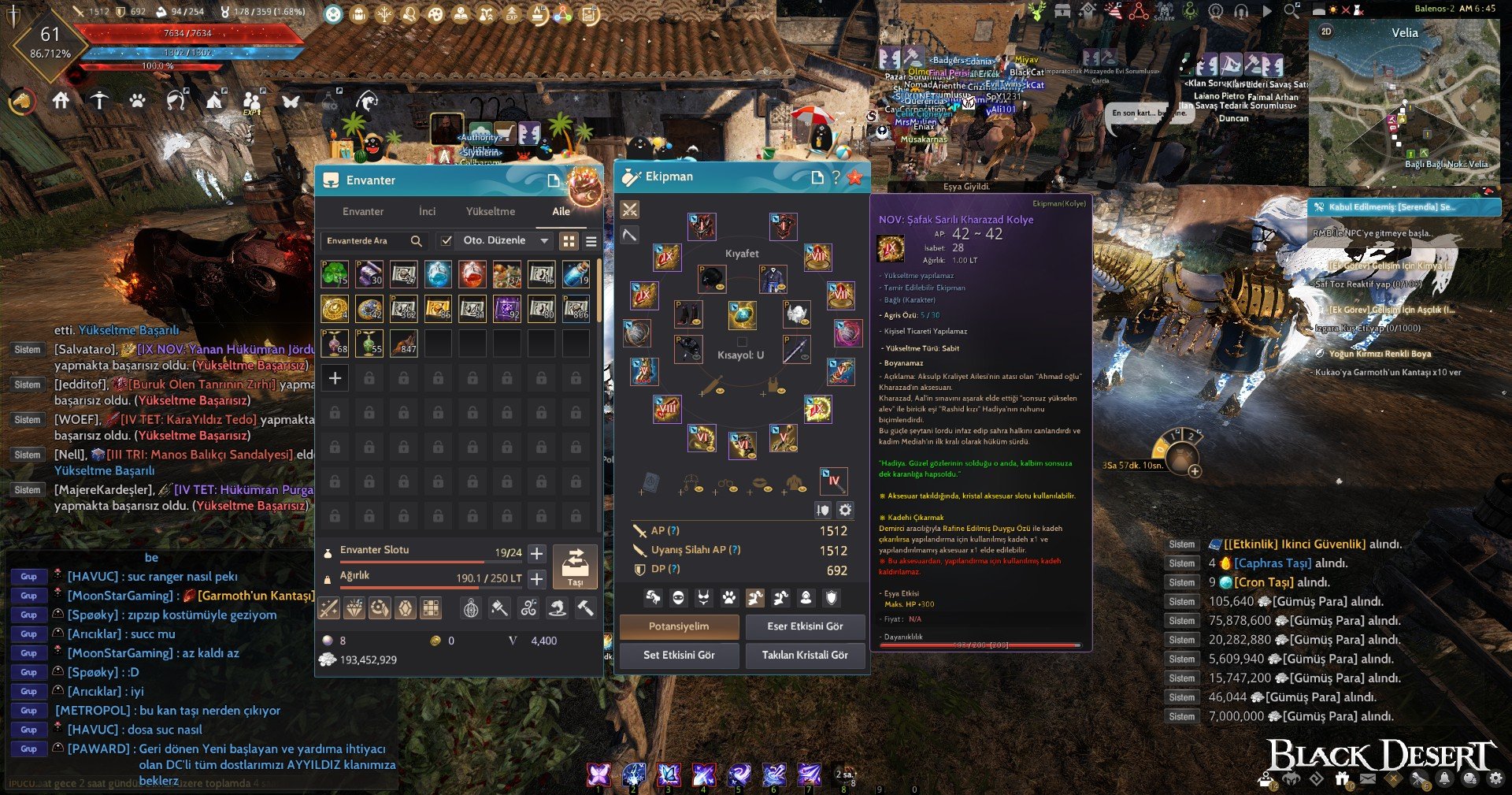Increase Ağırlık limit with plus button
The width and height of the screenshot is (1512, 795).
(x=537, y=579)
